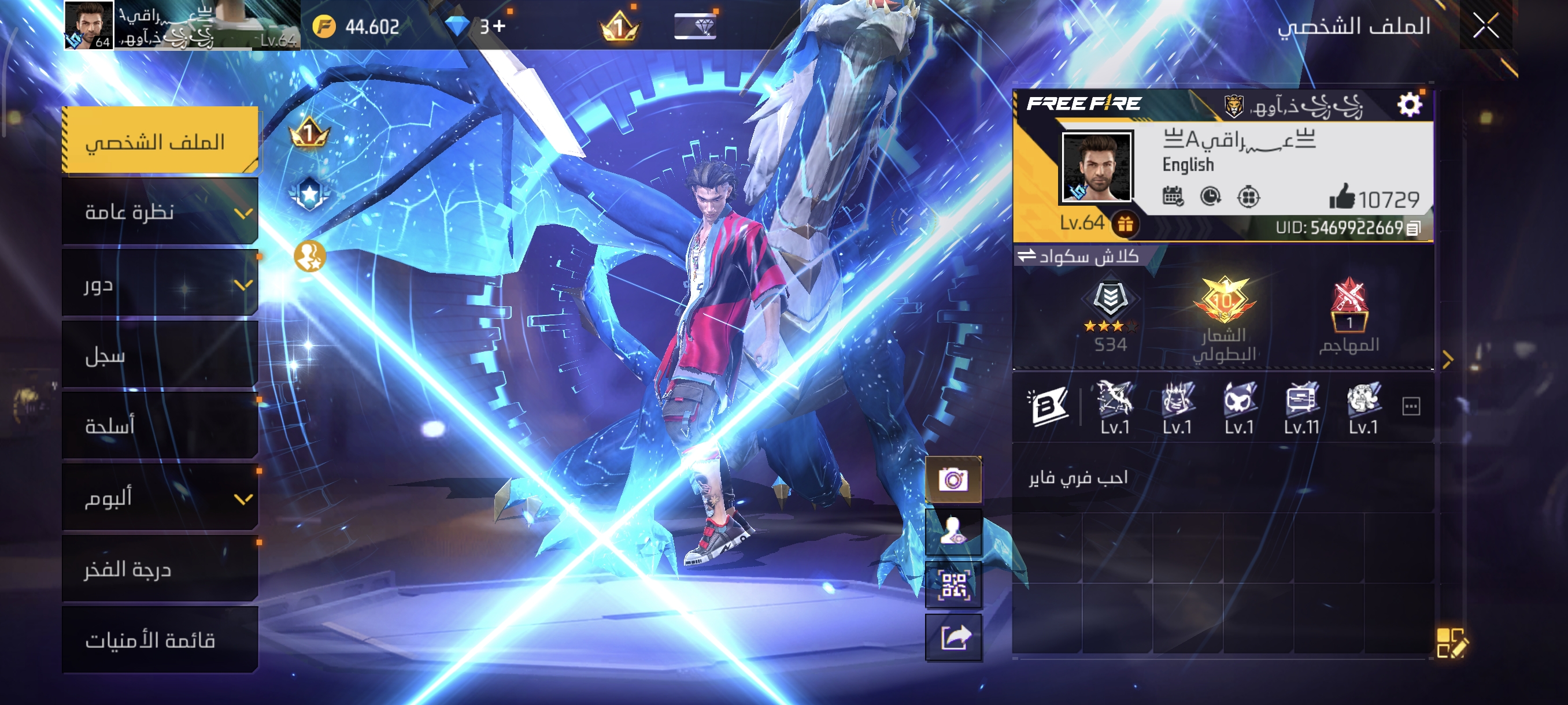
Task: Open the أسلحة weapons tab
Action: pyautogui.click(x=160, y=426)
